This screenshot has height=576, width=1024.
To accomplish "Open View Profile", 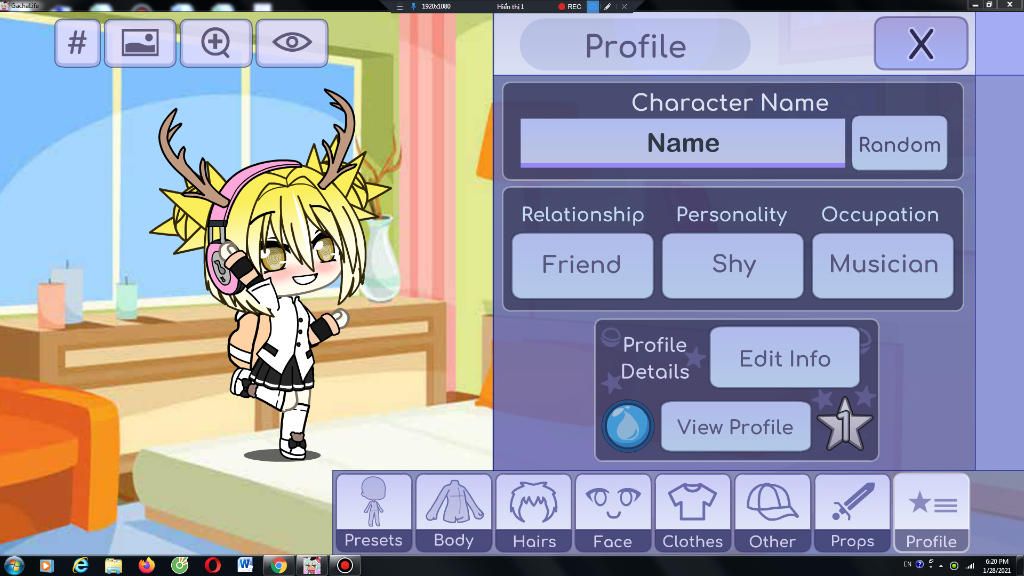I will click(735, 427).
